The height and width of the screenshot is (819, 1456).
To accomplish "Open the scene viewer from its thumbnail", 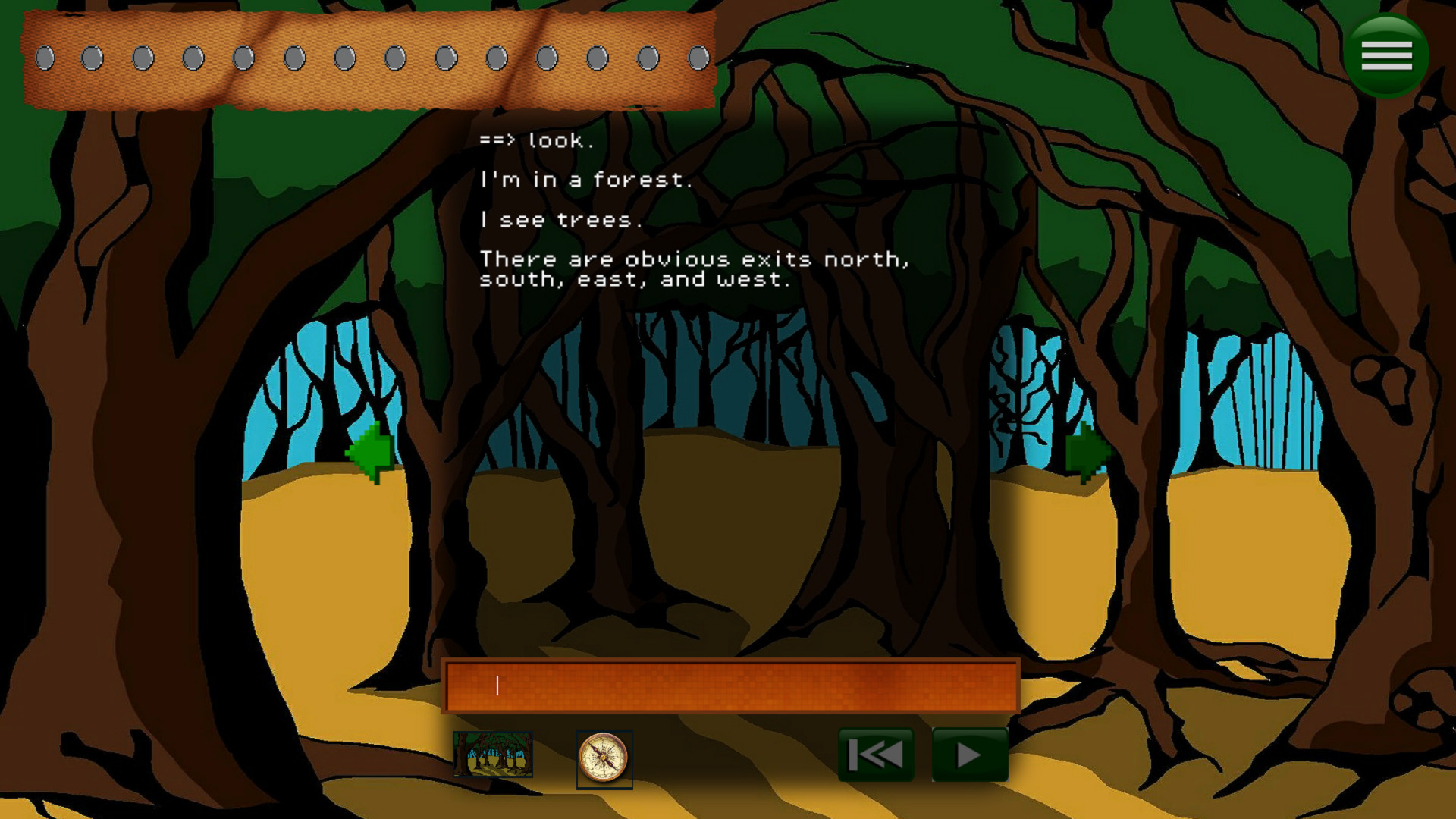I will click(494, 755).
